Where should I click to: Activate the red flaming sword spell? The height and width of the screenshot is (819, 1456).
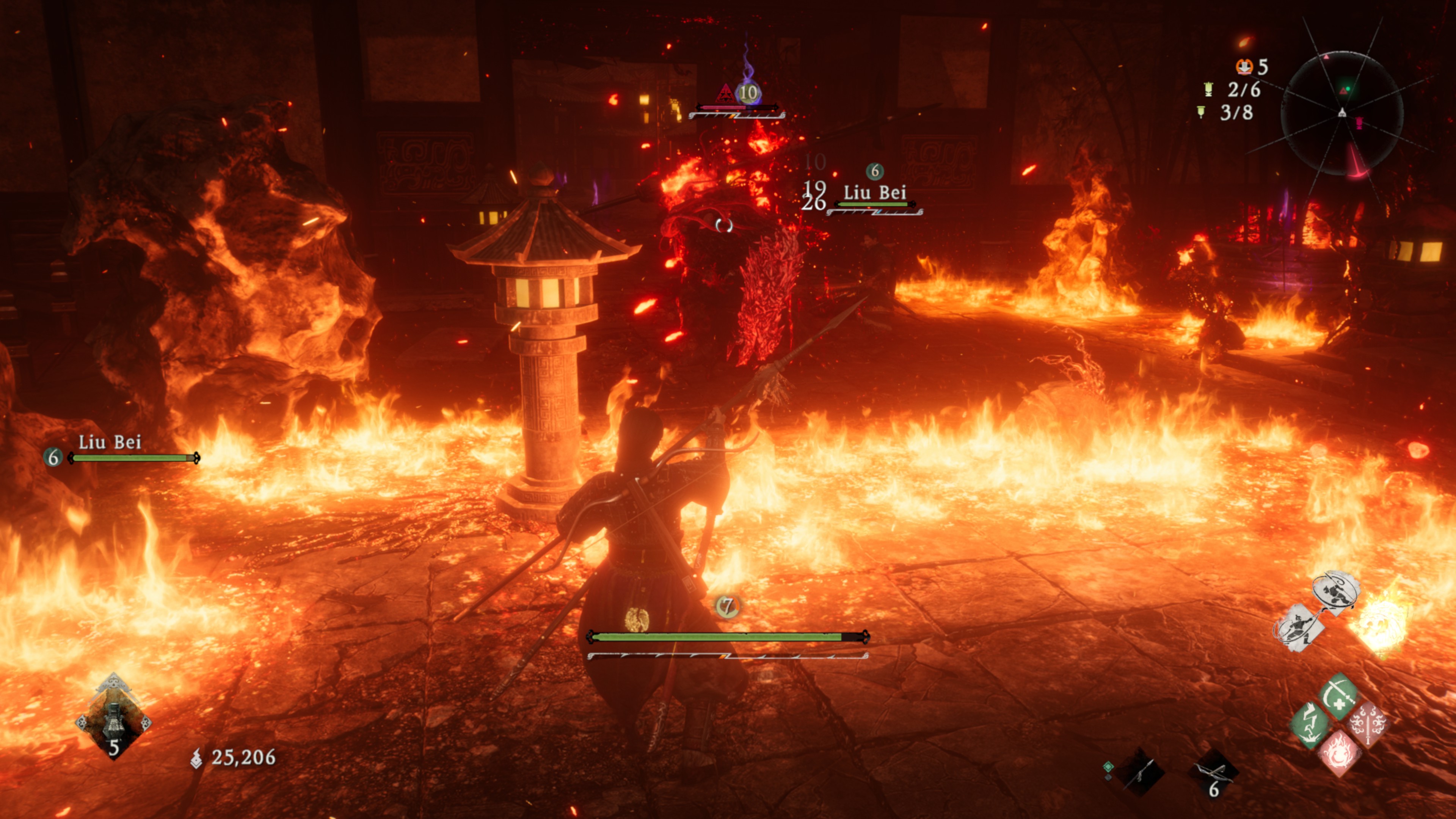1368,726
